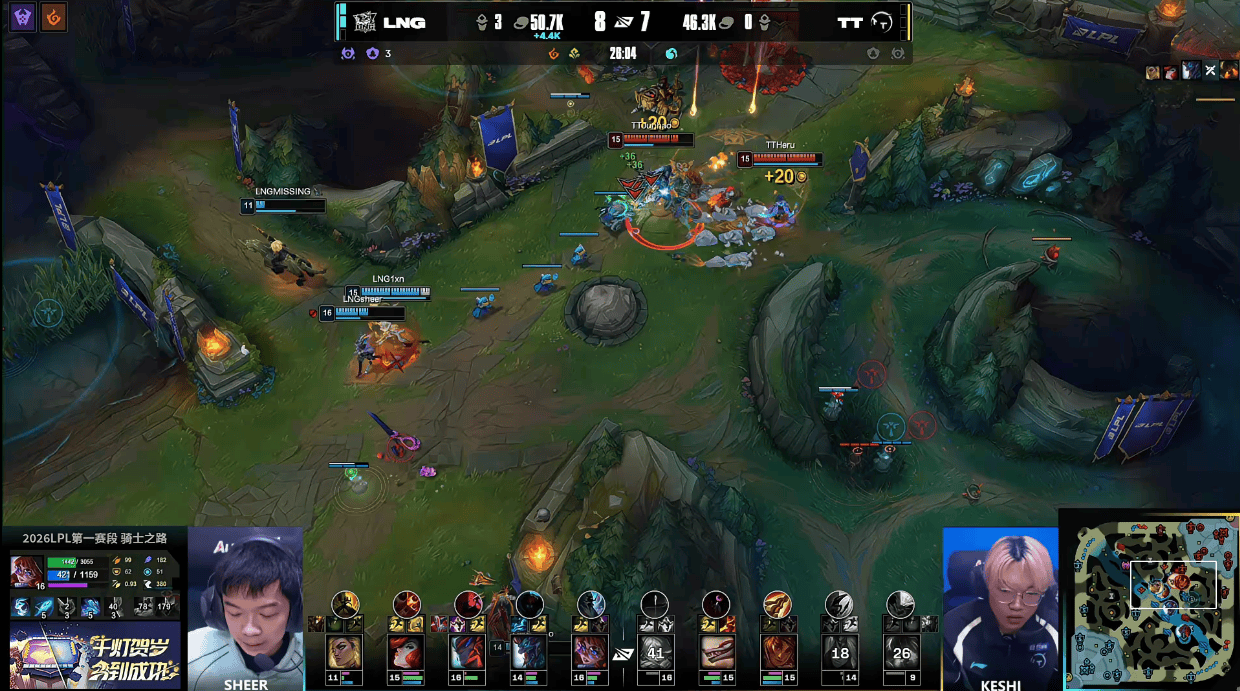Click the purple drake icon

click(x=24, y=17)
